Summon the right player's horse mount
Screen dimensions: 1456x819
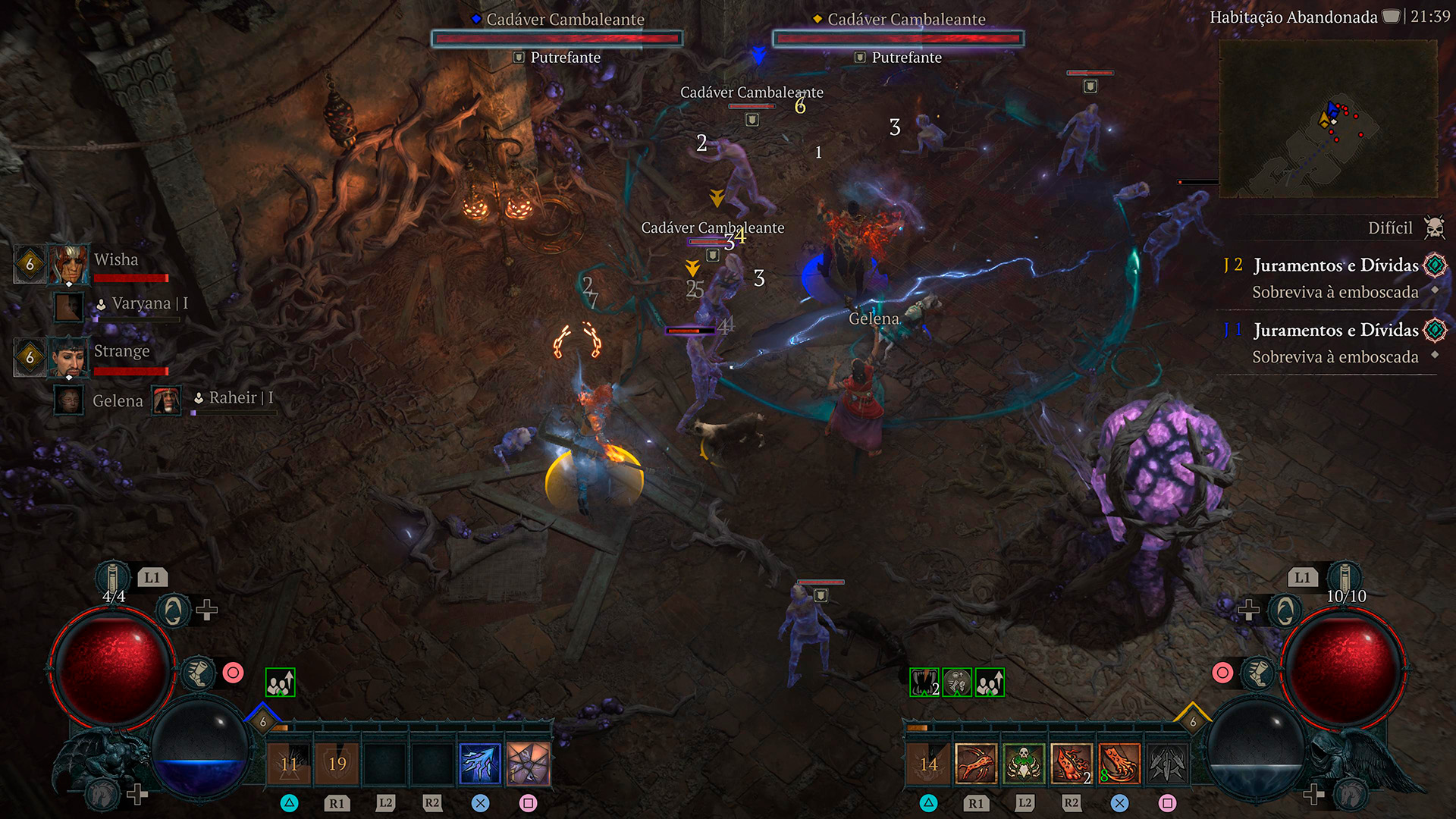point(1351,794)
